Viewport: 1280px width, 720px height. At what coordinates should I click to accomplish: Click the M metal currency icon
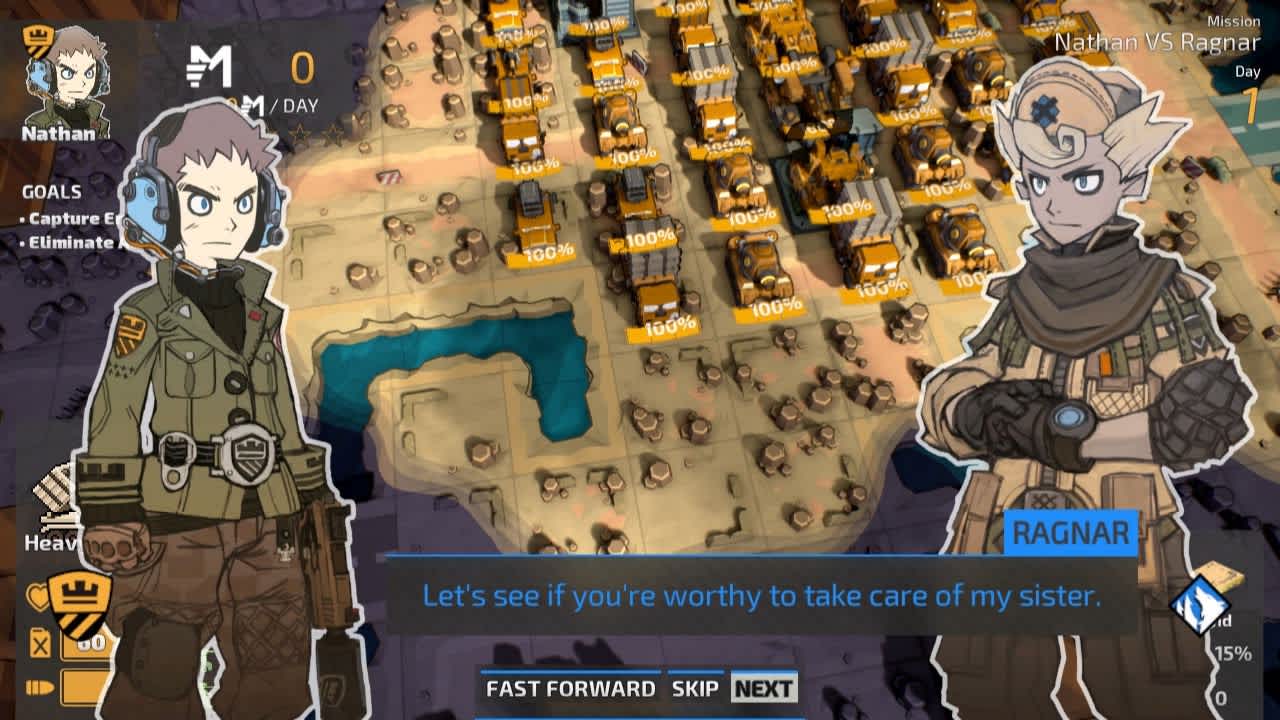pos(208,64)
